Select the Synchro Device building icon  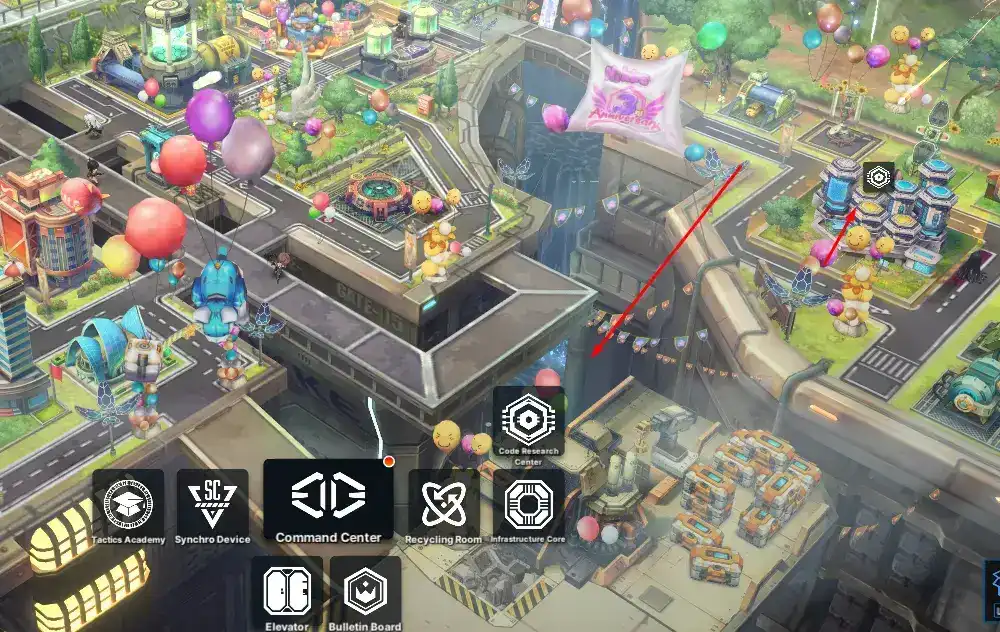click(x=212, y=503)
